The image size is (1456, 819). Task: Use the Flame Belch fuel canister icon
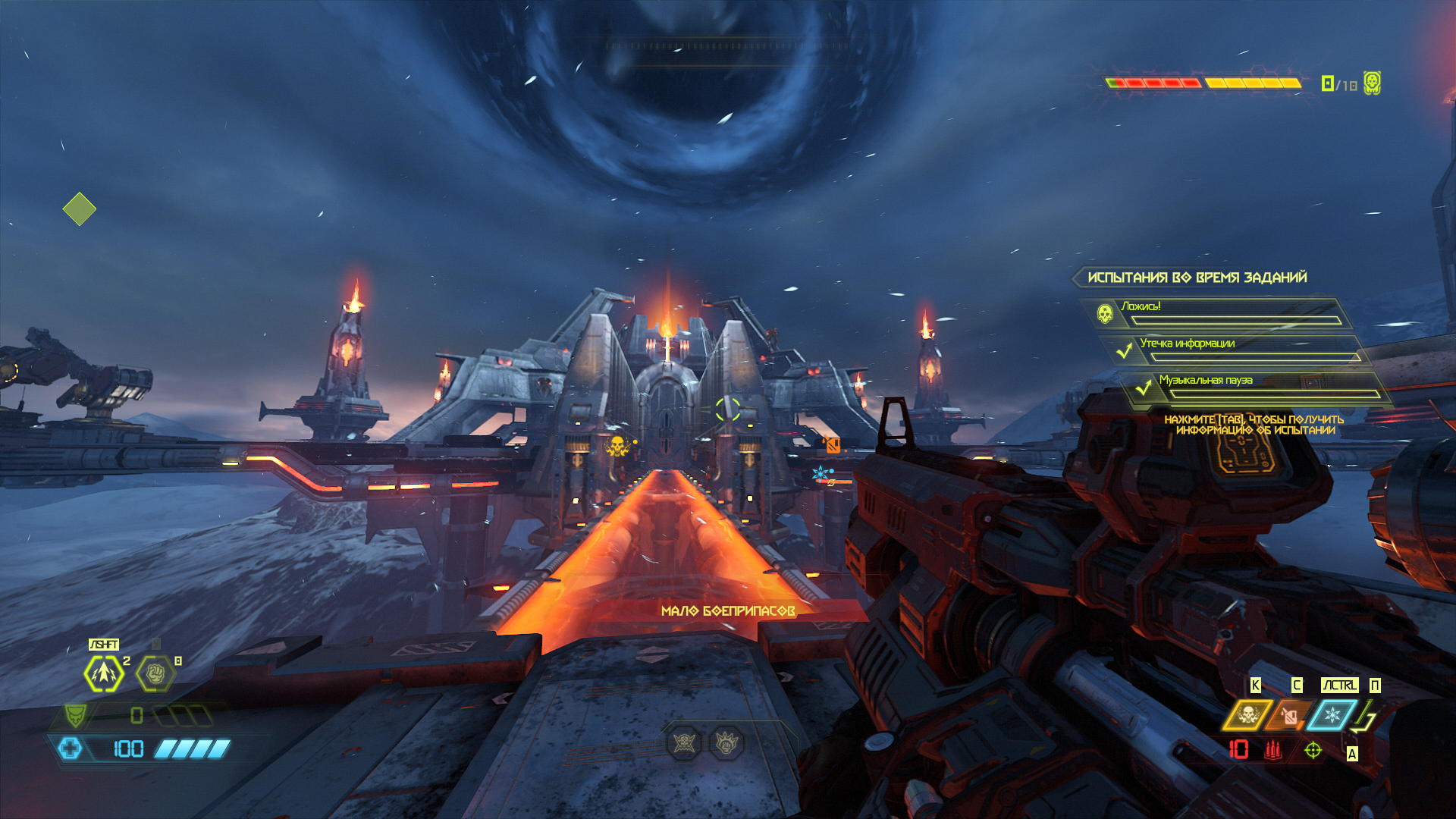1289,715
